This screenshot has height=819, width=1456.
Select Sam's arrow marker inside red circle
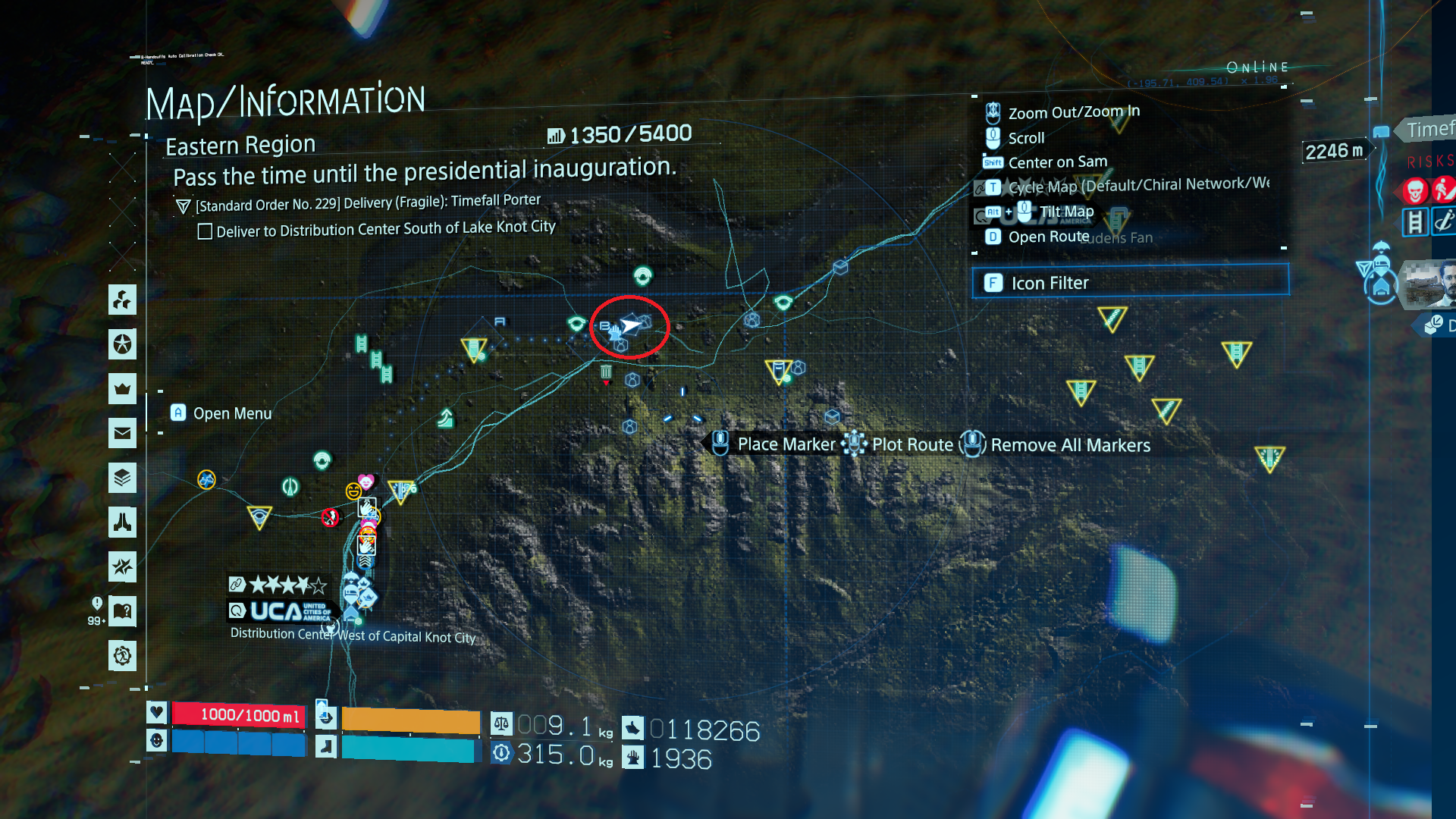(x=631, y=325)
